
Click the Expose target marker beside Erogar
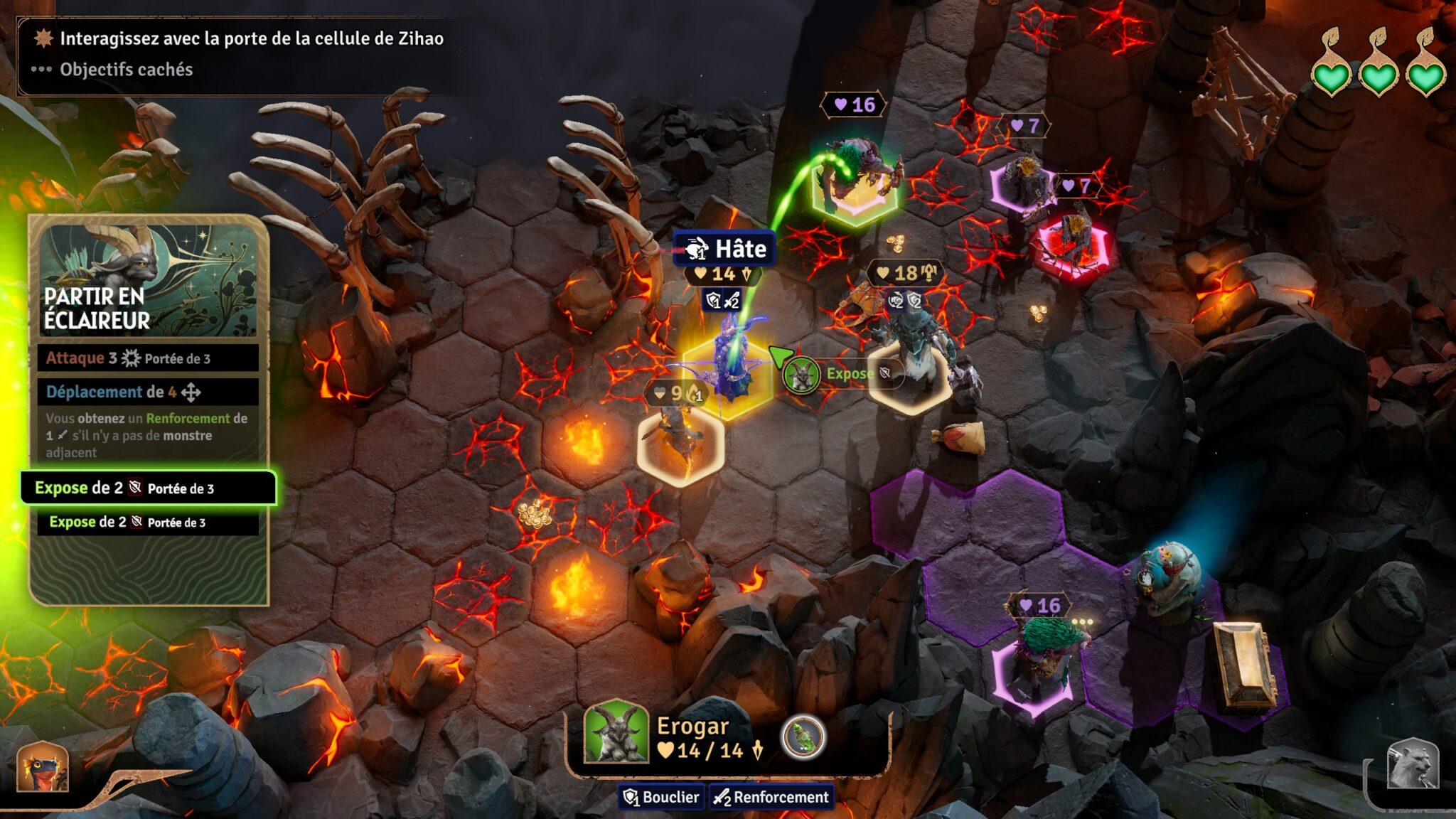click(x=802, y=375)
